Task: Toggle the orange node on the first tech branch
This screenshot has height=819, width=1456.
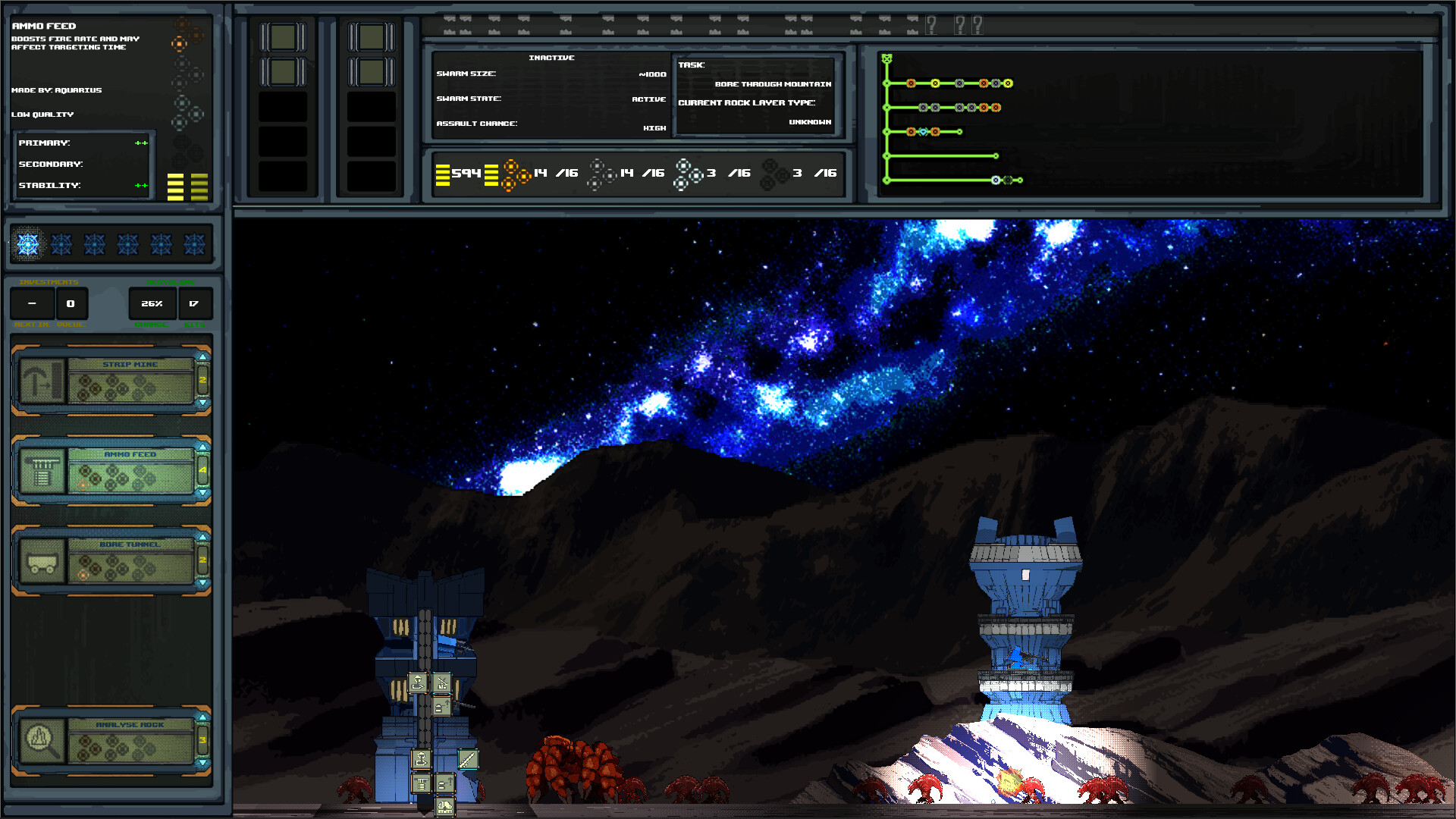Action: tap(911, 83)
